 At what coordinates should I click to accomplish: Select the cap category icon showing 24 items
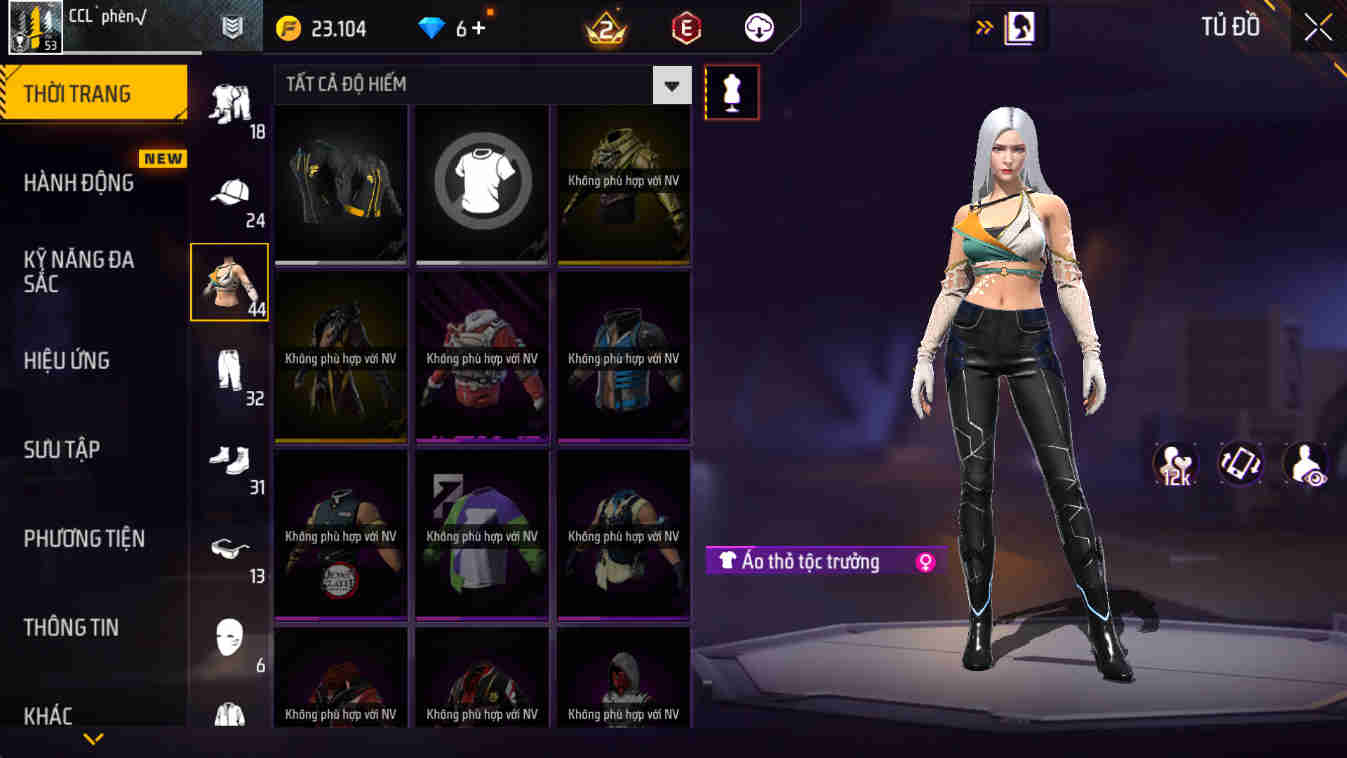(230, 192)
